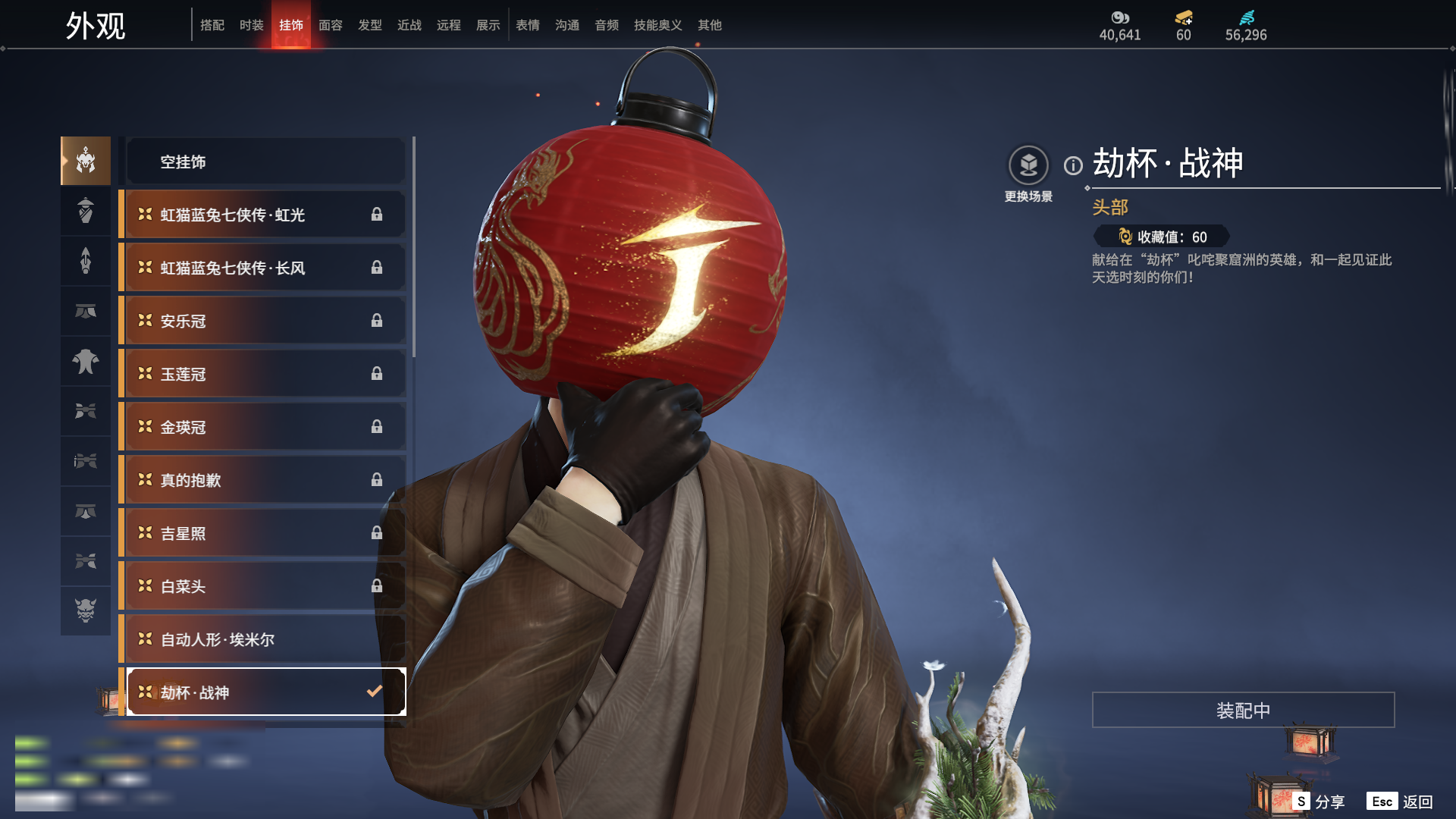Open the 近战 weapon tab
1456x819 pixels.
pyautogui.click(x=409, y=26)
